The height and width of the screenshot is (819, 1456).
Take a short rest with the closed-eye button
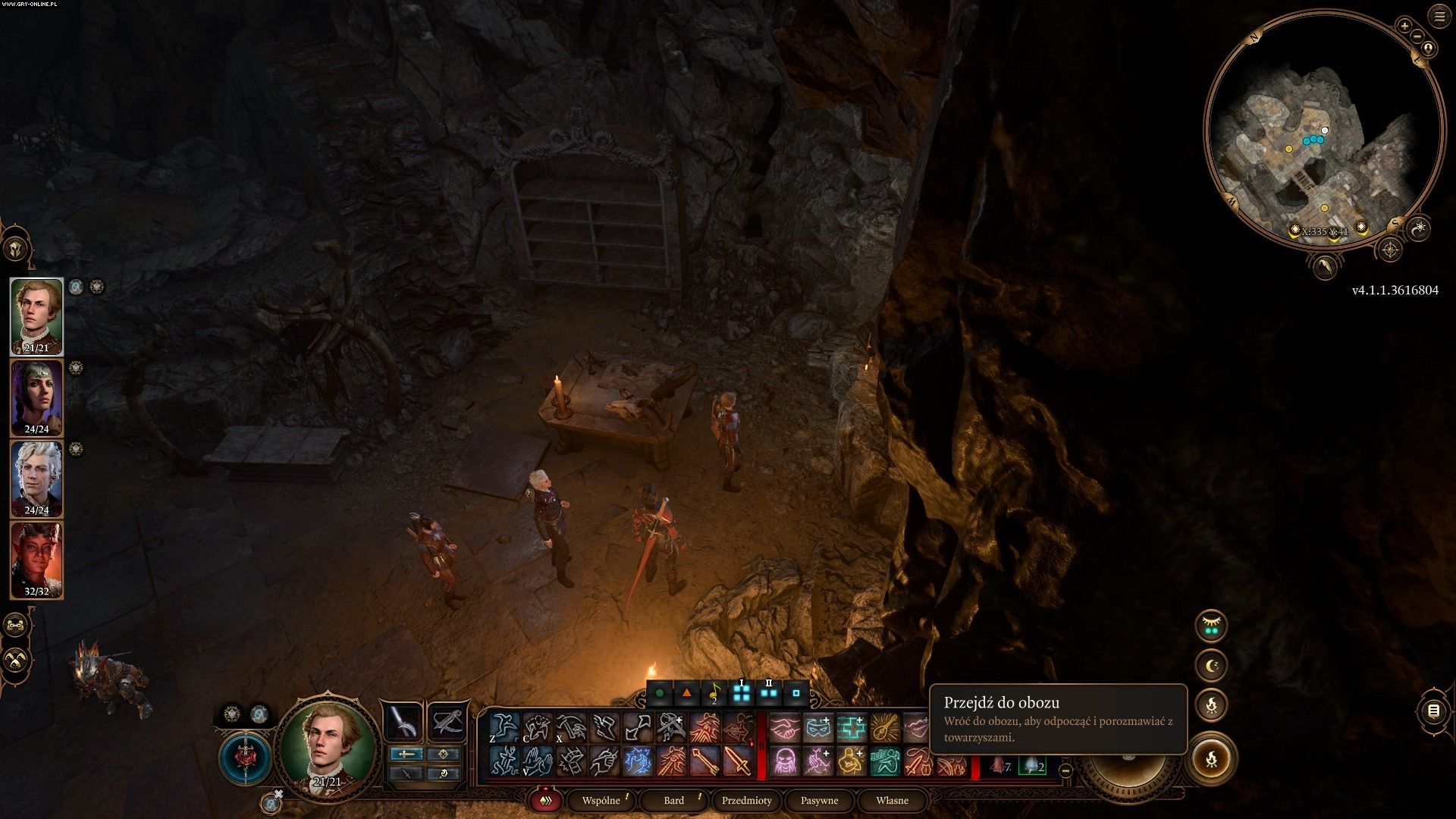1211,626
